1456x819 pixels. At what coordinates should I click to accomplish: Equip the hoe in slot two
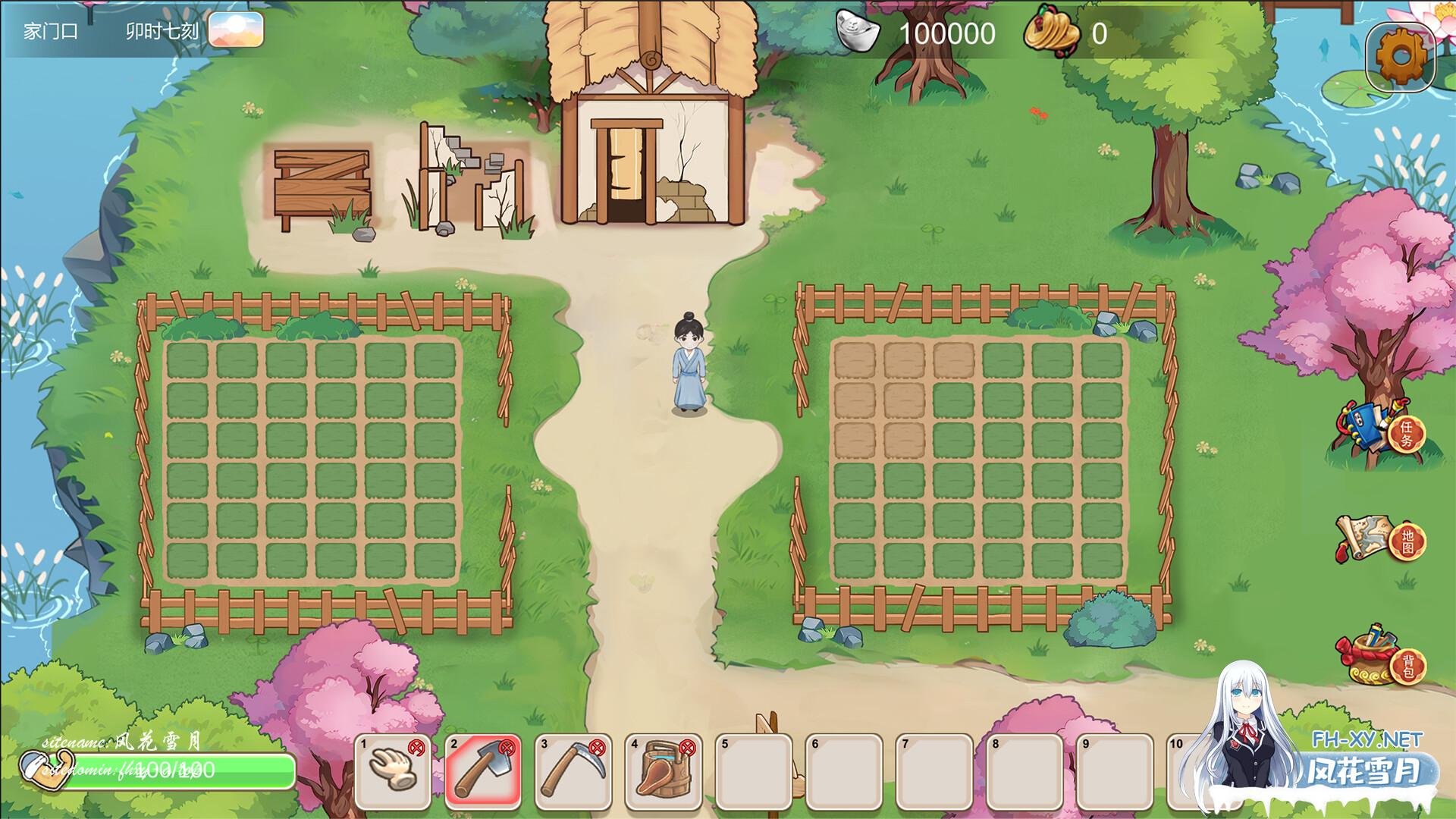click(482, 771)
